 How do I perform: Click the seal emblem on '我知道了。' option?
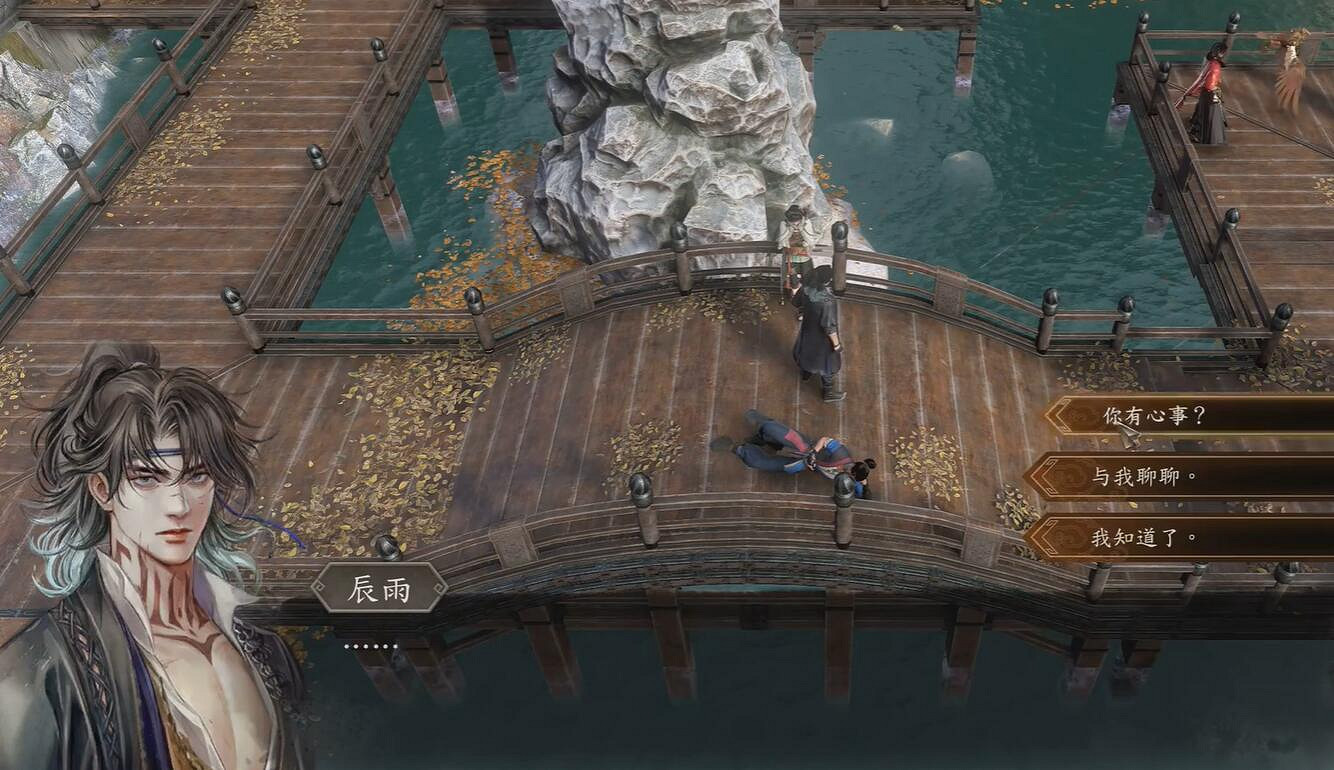[x=1071, y=536]
